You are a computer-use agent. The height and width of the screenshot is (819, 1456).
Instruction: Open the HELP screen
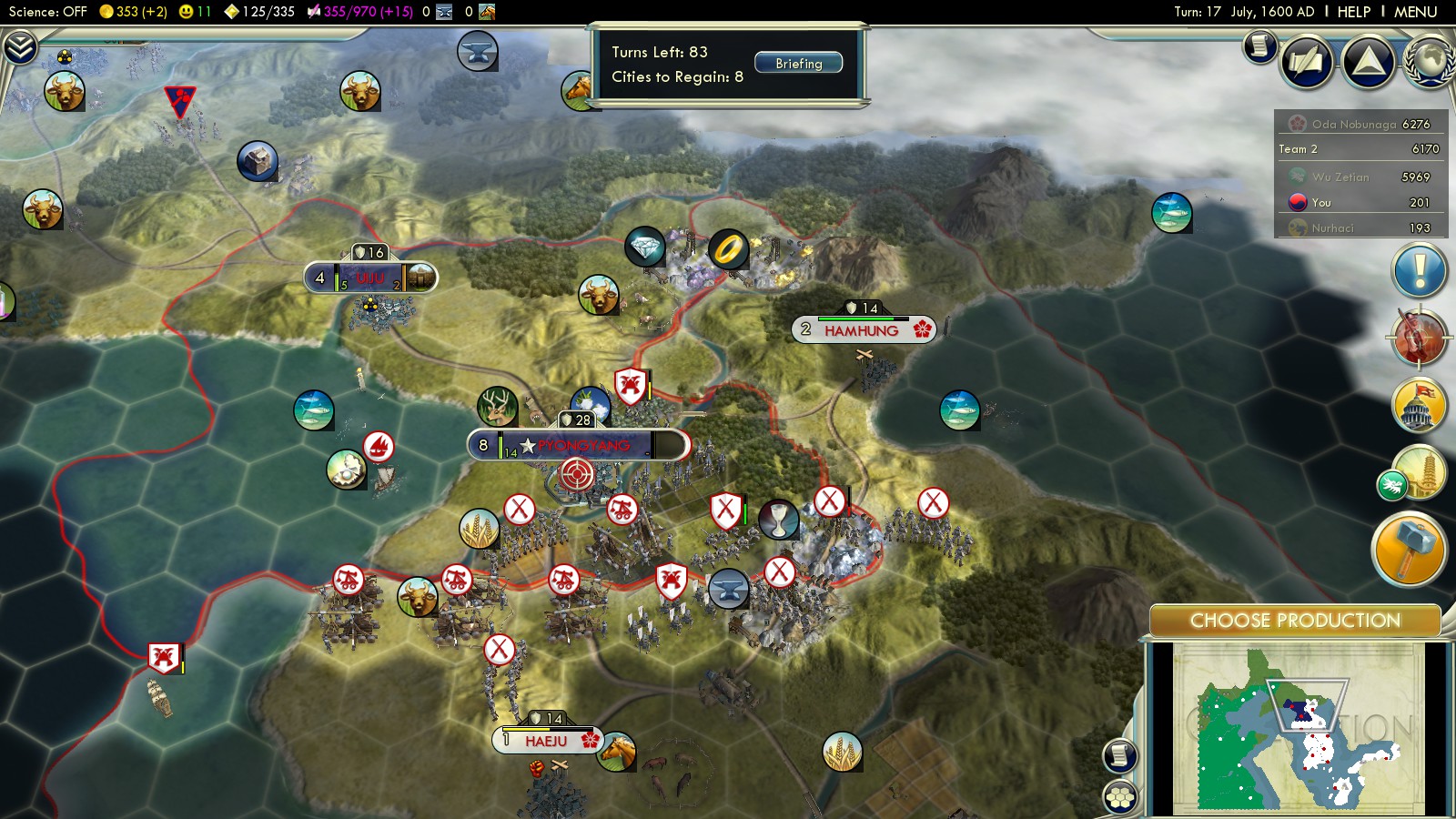pyautogui.click(x=1353, y=12)
